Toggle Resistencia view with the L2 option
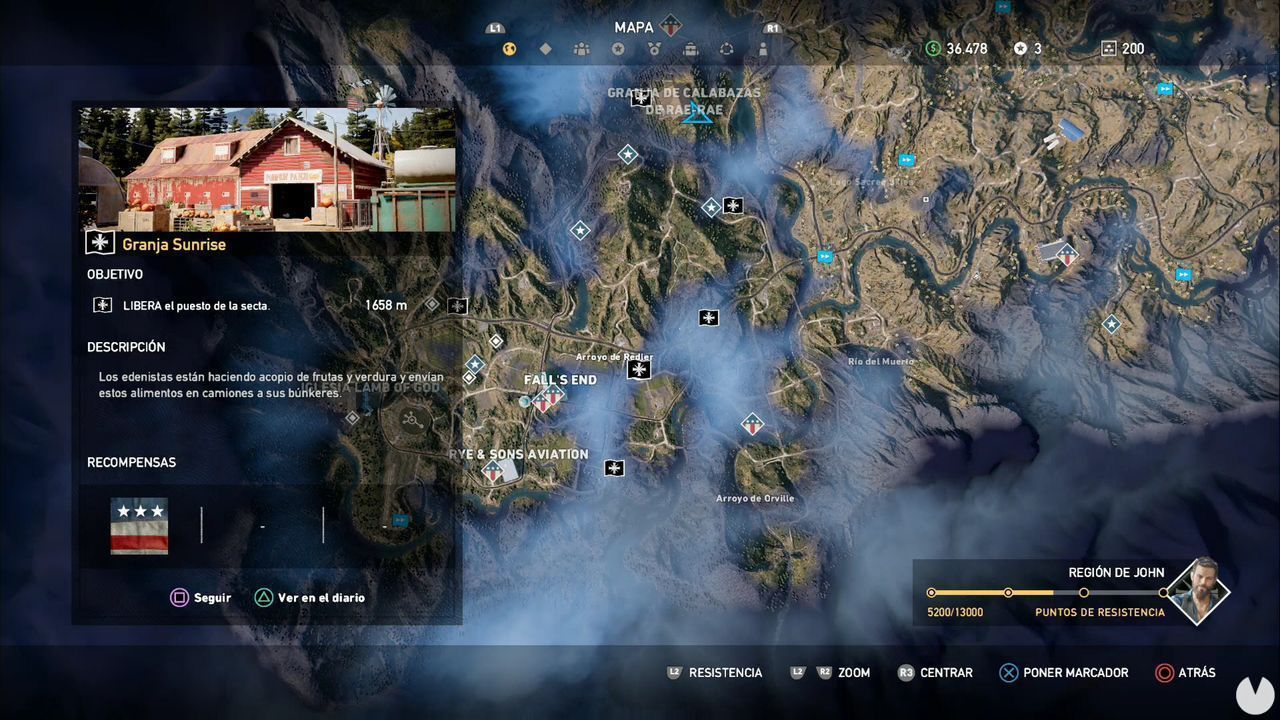 click(713, 673)
